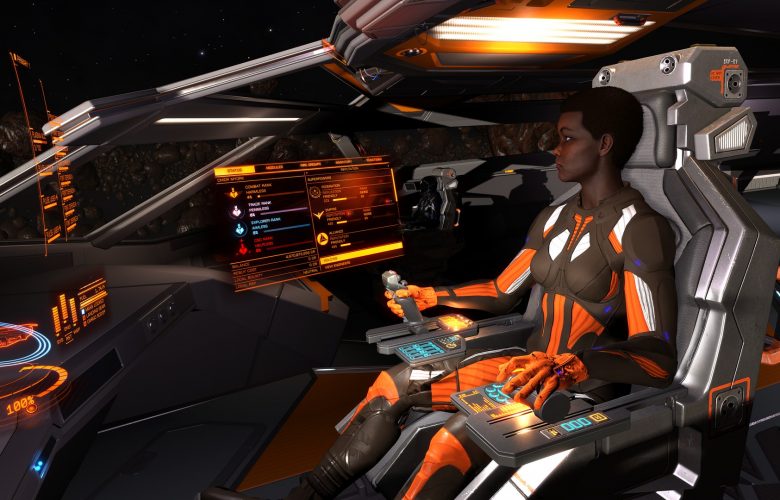Open the Fire Groups tab
The image size is (780, 500).
[x=310, y=164]
